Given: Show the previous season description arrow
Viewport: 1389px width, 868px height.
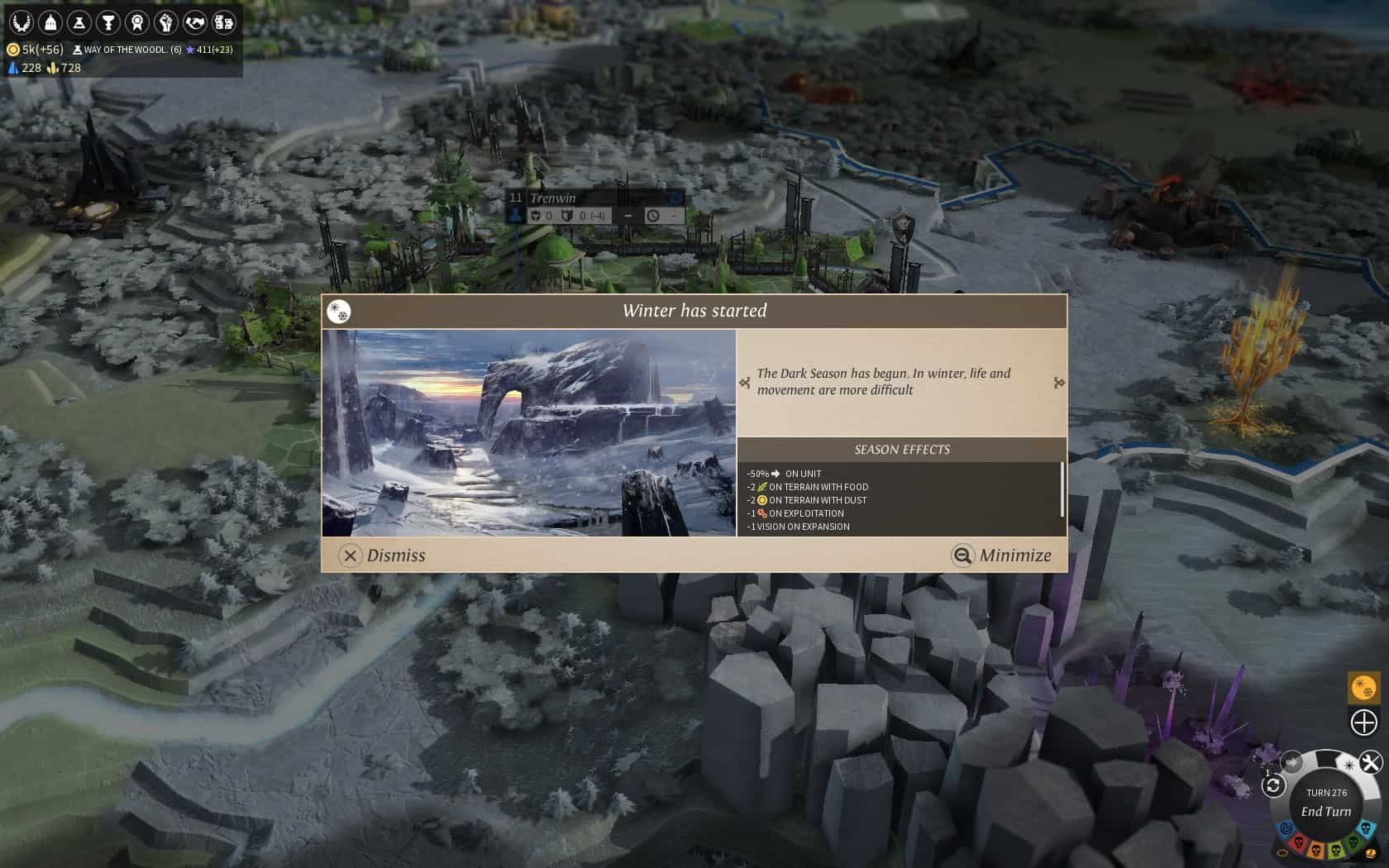Looking at the screenshot, I should (745, 383).
